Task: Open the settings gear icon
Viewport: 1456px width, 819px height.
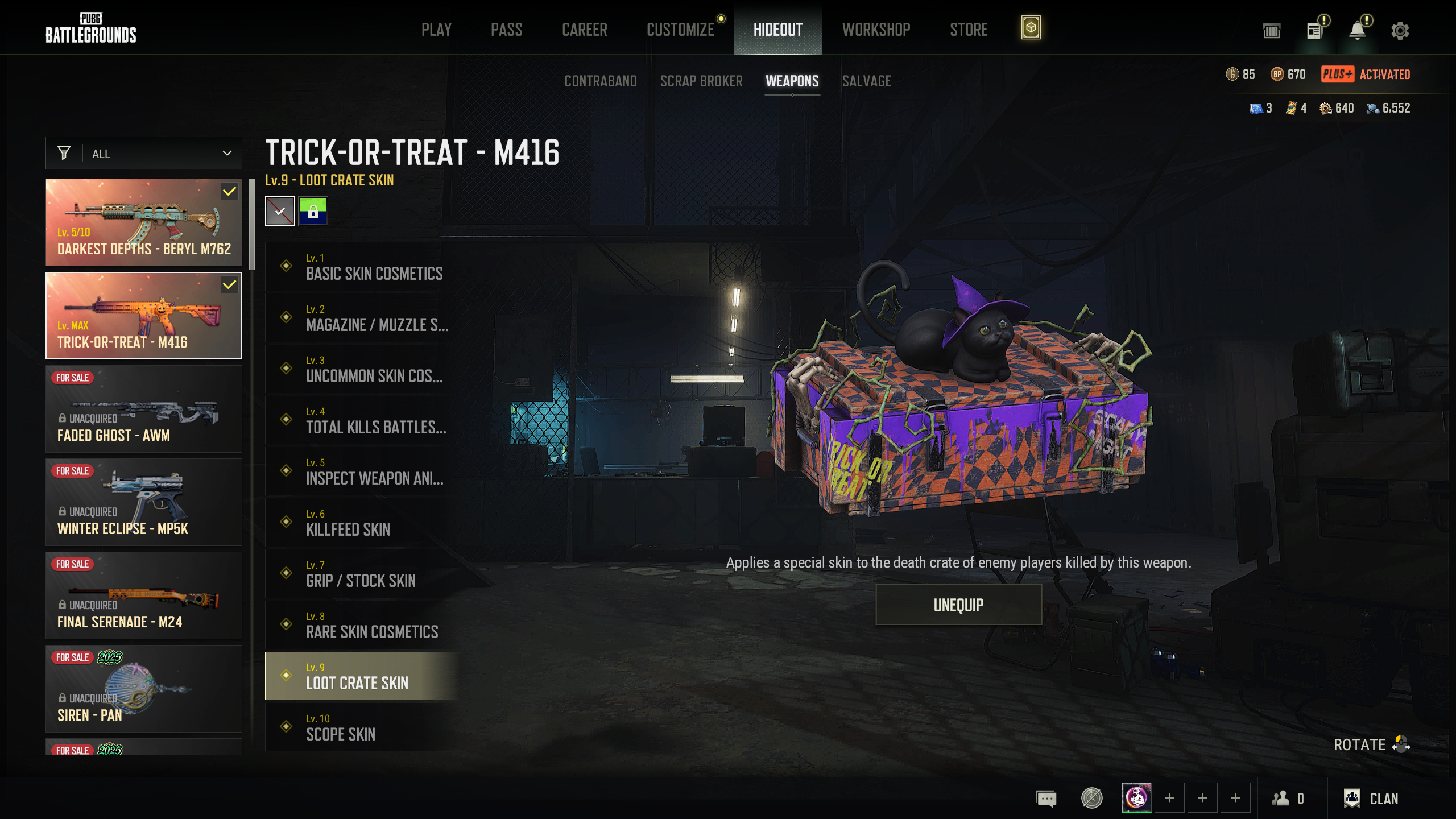Action: pyautogui.click(x=1400, y=31)
